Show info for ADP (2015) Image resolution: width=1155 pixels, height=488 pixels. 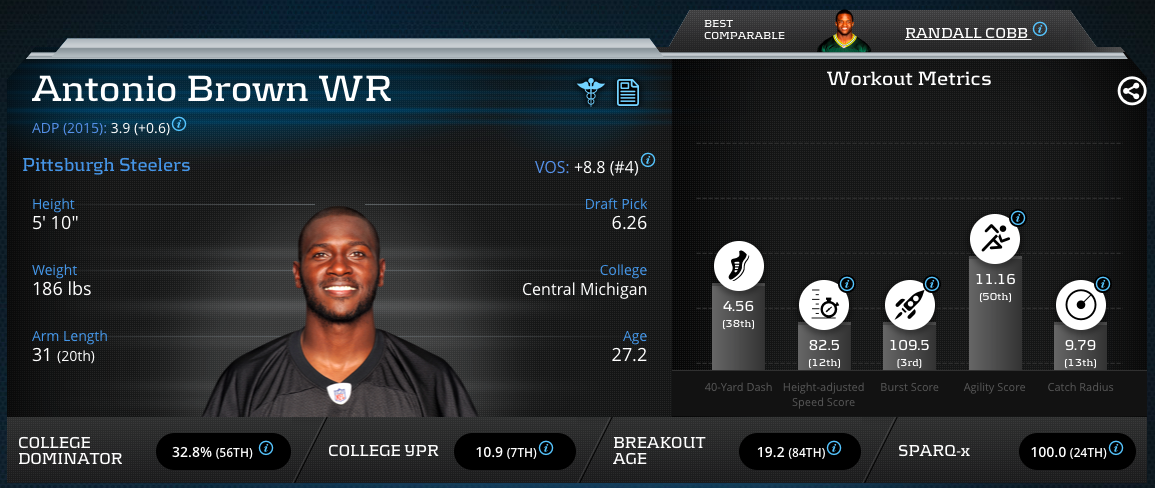coord(179,125)
